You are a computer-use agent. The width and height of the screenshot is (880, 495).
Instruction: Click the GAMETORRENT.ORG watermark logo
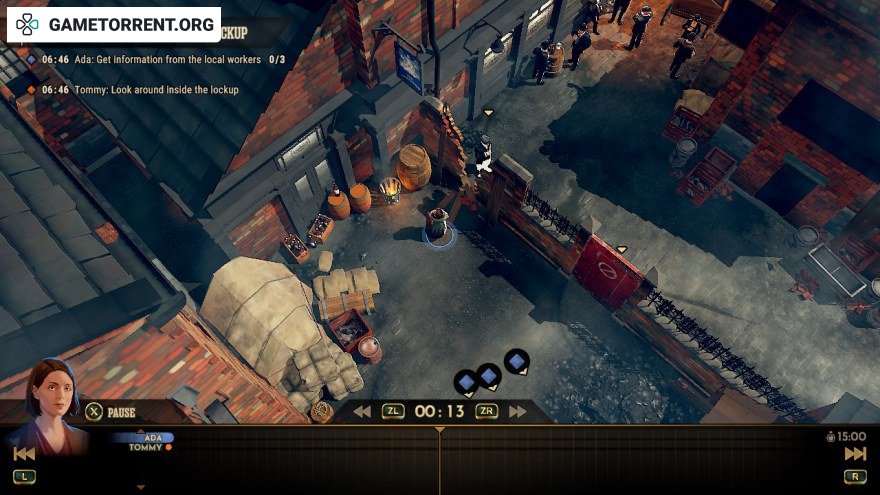(114, 24)
